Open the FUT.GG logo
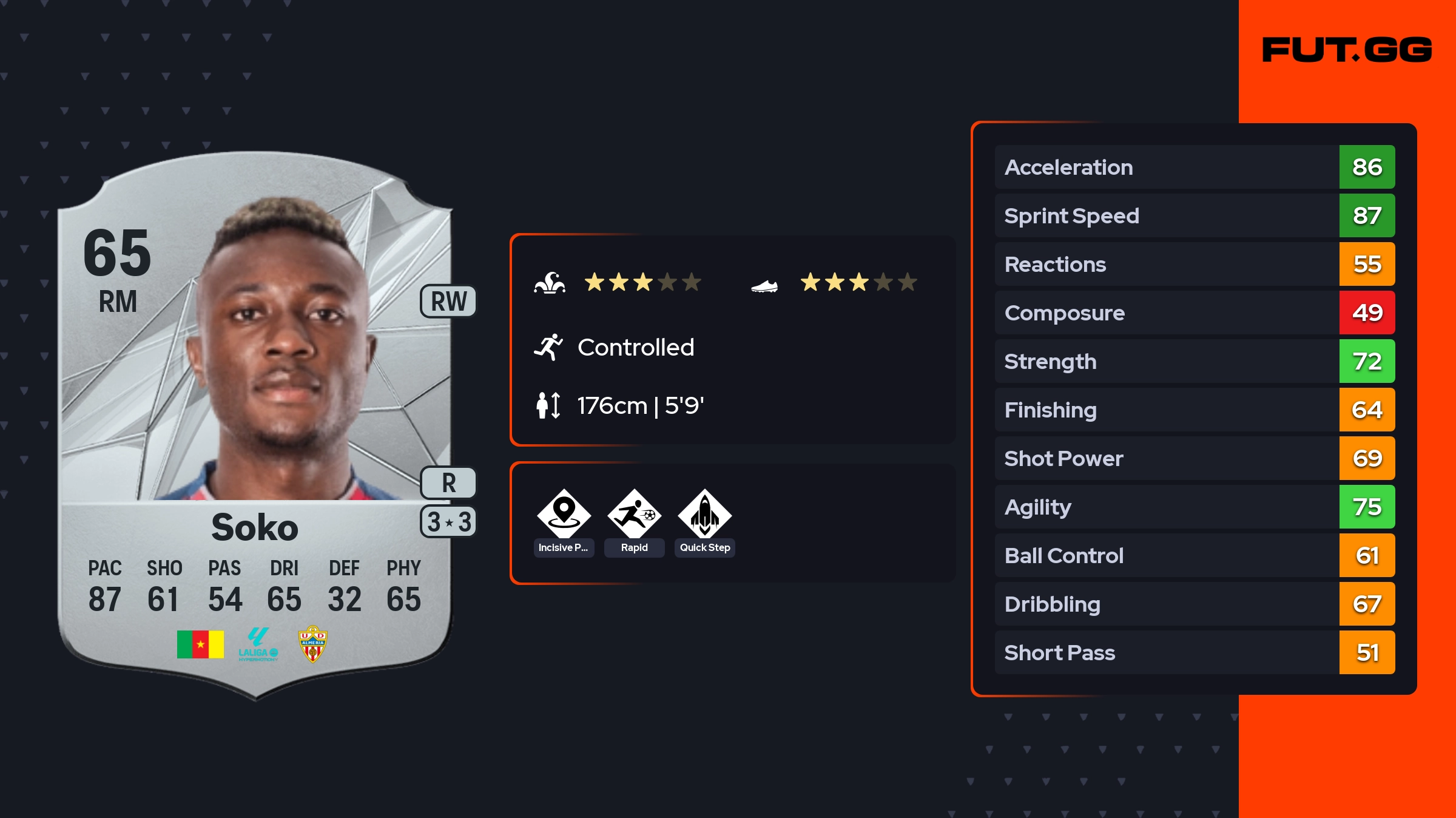Screen dimensions: 1456x818 [x=1347, y=50]
